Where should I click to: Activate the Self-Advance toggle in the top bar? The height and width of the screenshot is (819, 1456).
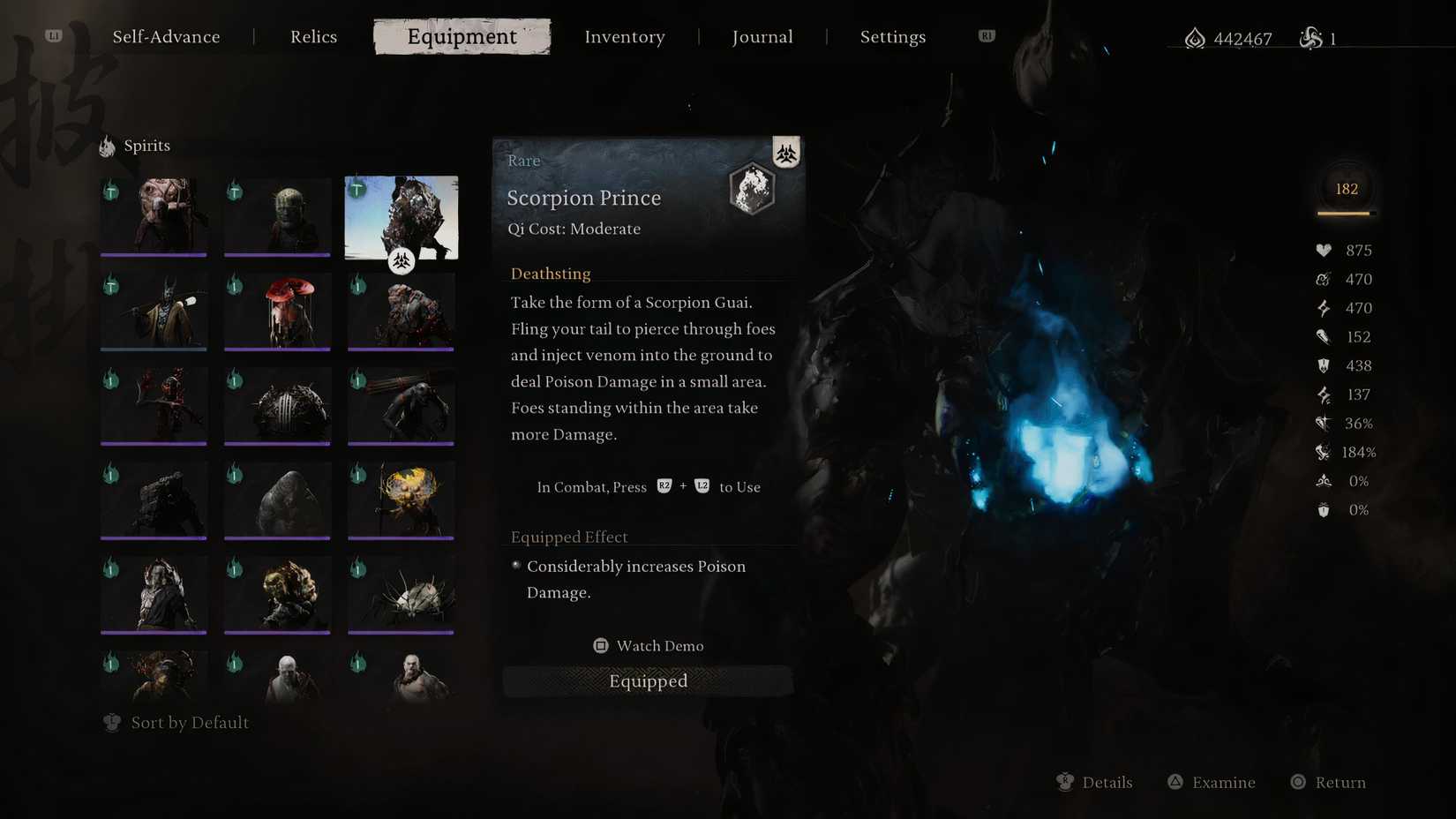166,36
